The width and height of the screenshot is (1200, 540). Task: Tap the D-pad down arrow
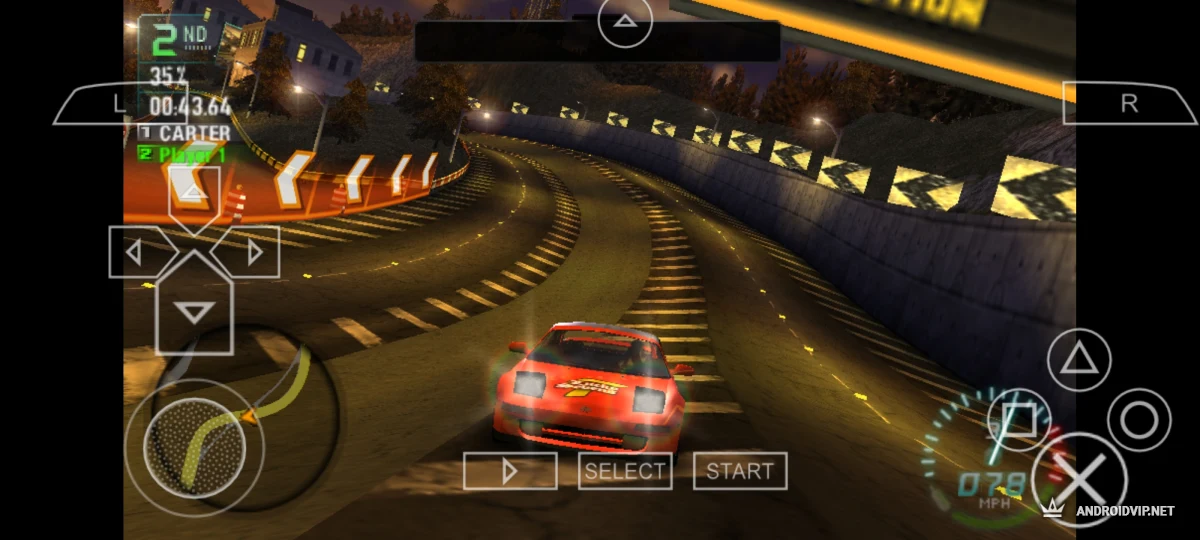(x=194, y=310)
